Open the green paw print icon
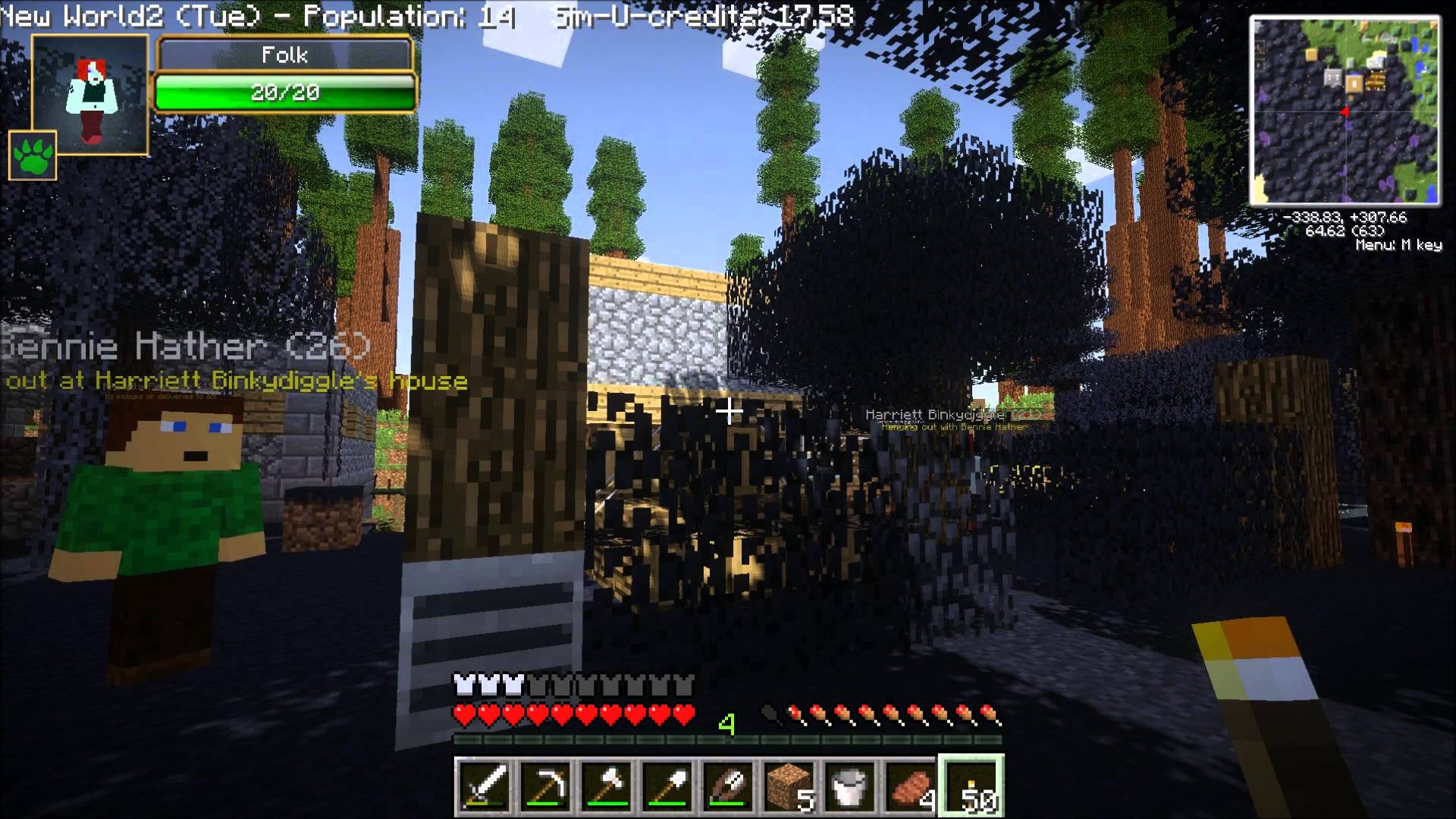 pyautogui.click(x=33, y=155)
